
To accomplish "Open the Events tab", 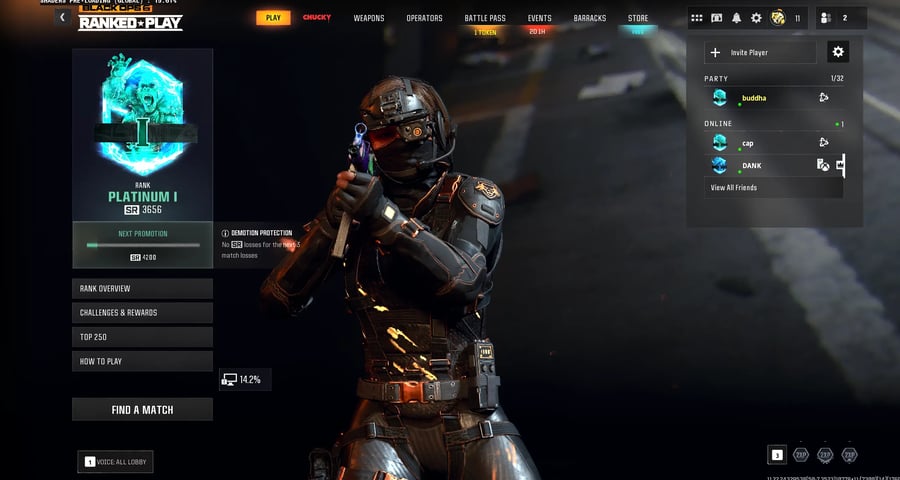I will 539,18.
